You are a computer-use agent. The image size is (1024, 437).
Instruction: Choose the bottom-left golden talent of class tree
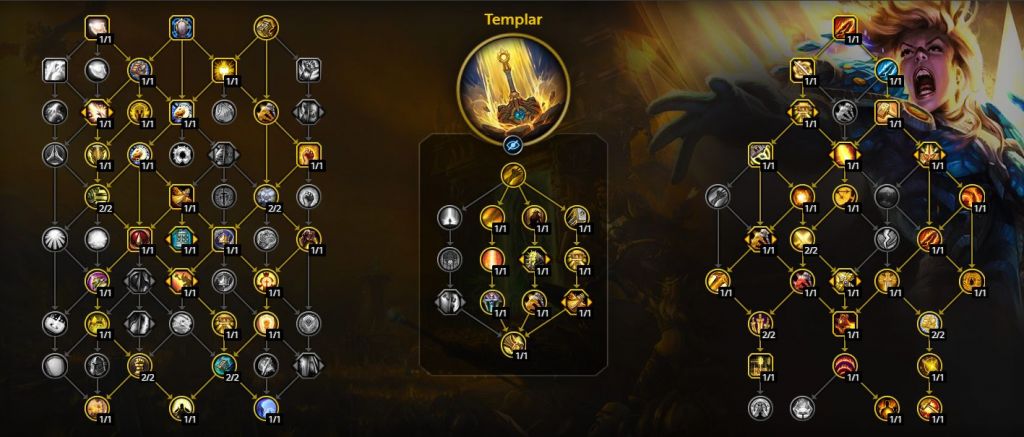click(97, 406)
